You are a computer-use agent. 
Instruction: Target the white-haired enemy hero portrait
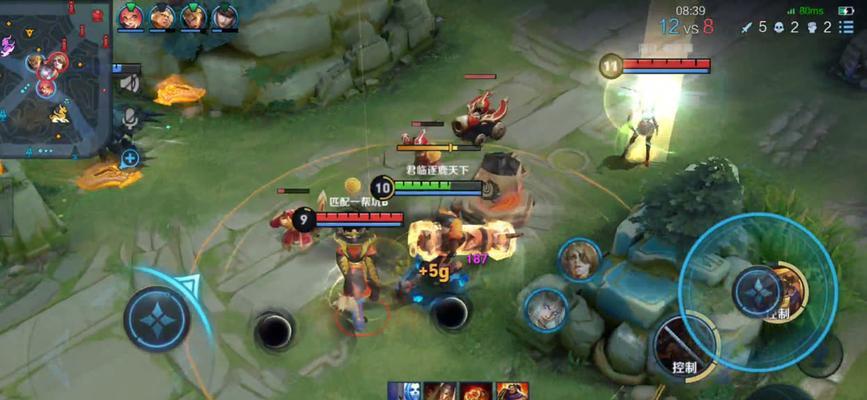(x=545, y=309)
